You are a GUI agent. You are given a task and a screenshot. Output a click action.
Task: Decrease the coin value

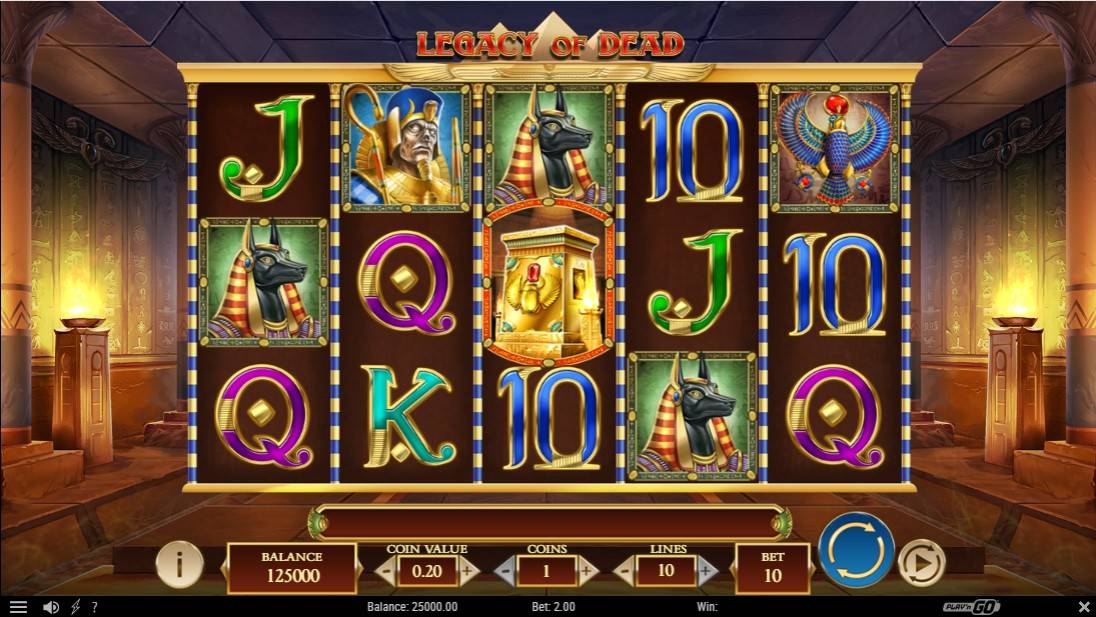[384, 571]
